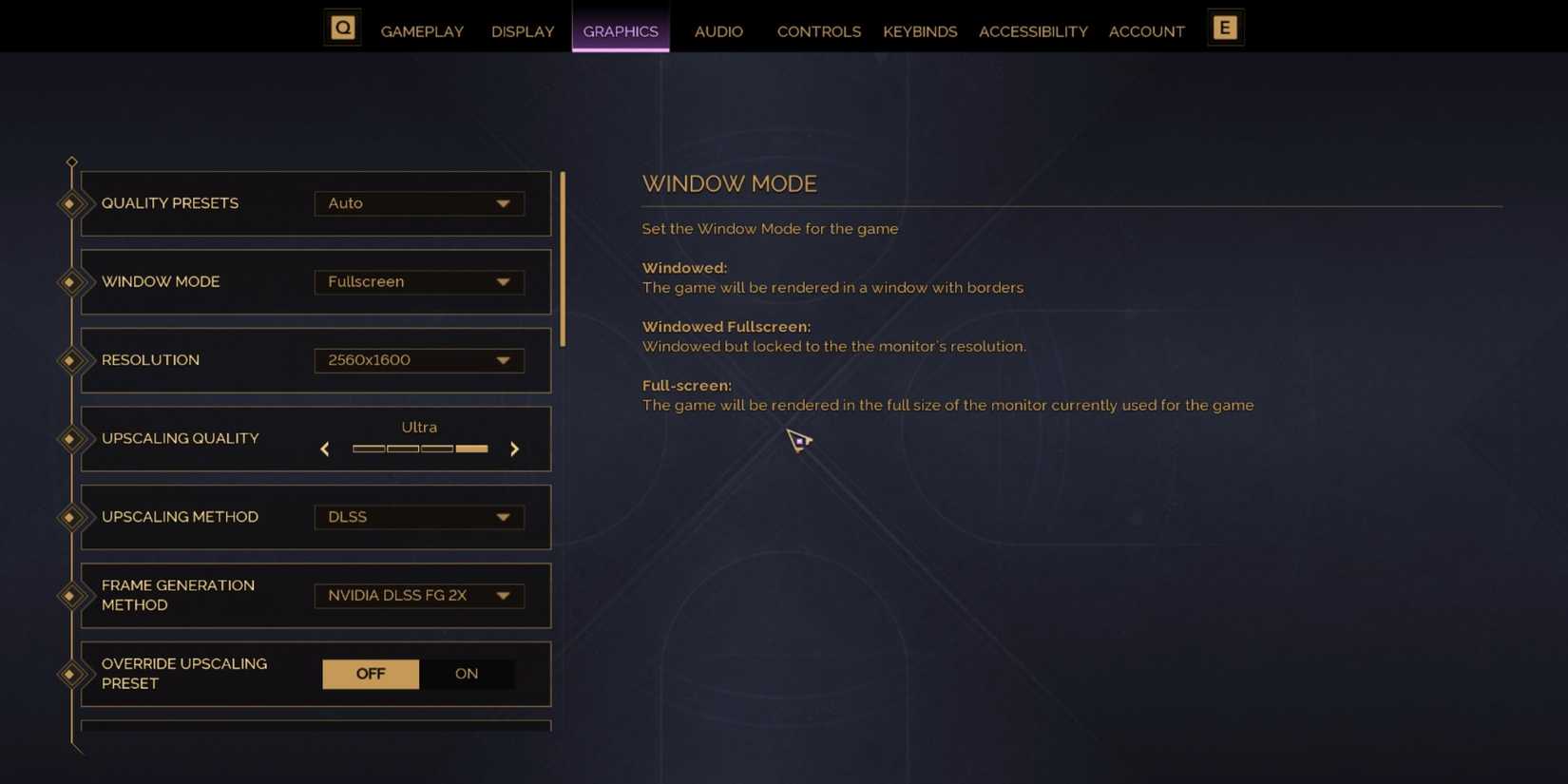Turn ON Override Upscaling Preset
This screenshot has height=784, width=1568.
466,674
